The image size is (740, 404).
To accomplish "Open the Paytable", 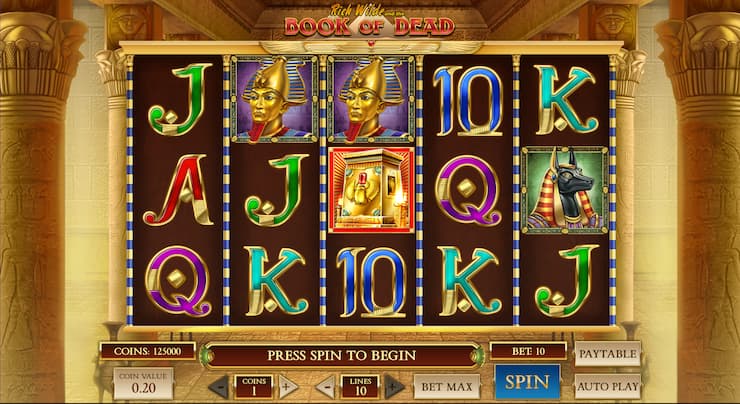I will click(607, 352).
